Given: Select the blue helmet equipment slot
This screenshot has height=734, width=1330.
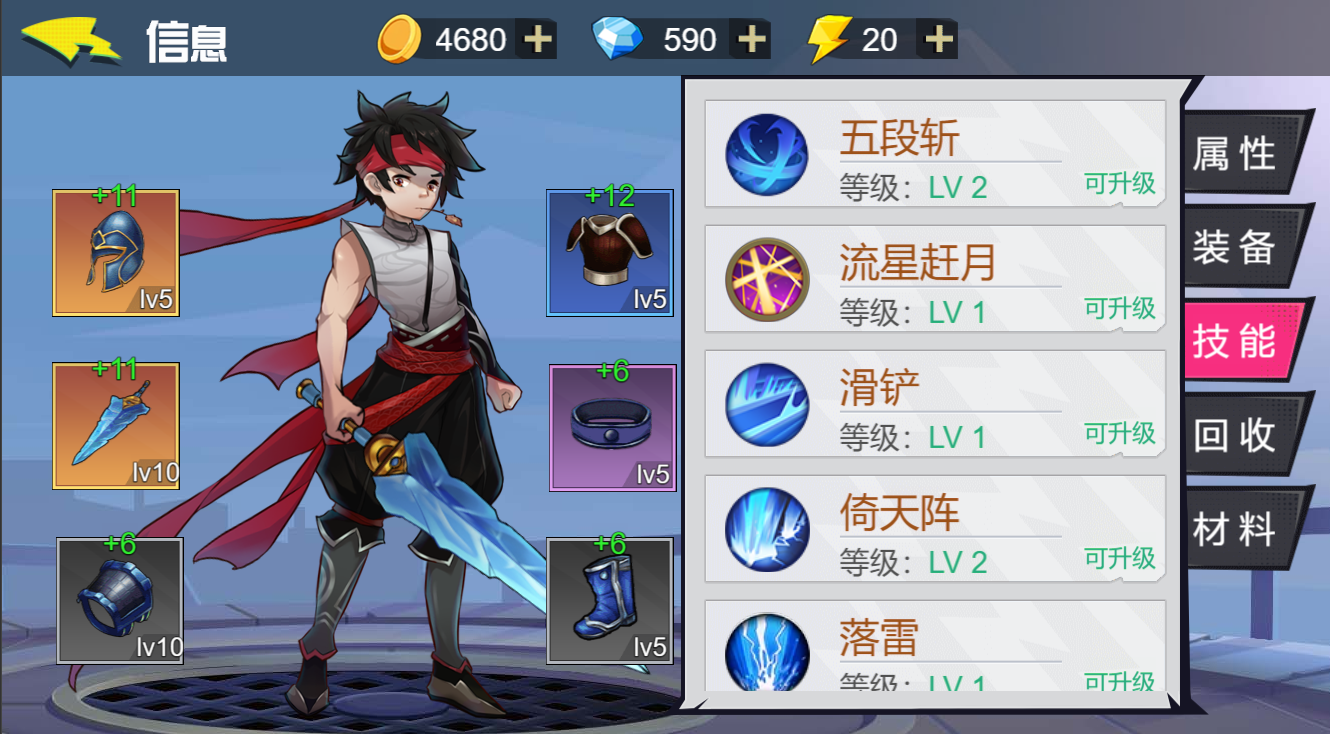Looking at the screenshot, I should (116, 253).
